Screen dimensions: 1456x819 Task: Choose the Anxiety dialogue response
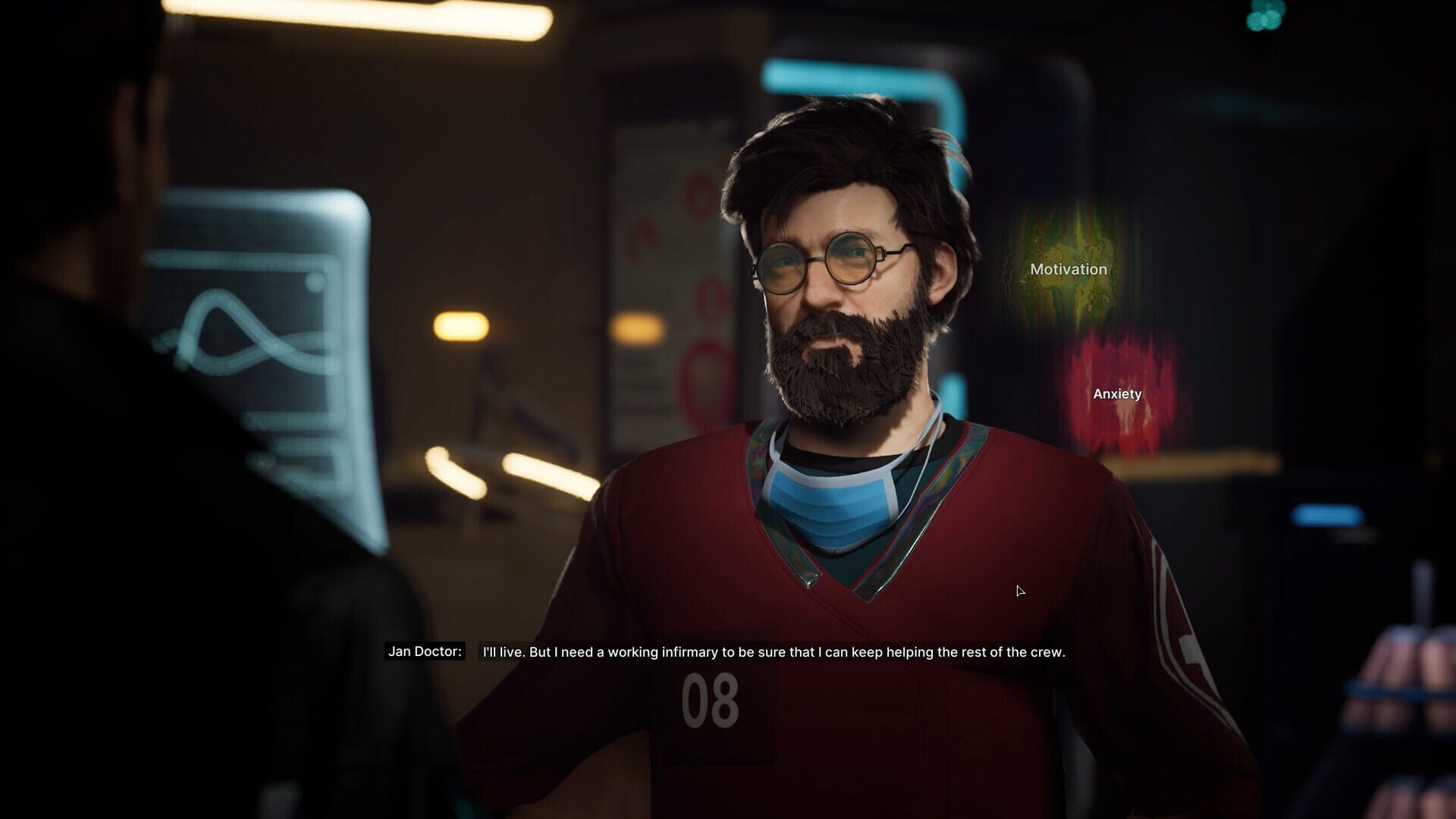1117,393
